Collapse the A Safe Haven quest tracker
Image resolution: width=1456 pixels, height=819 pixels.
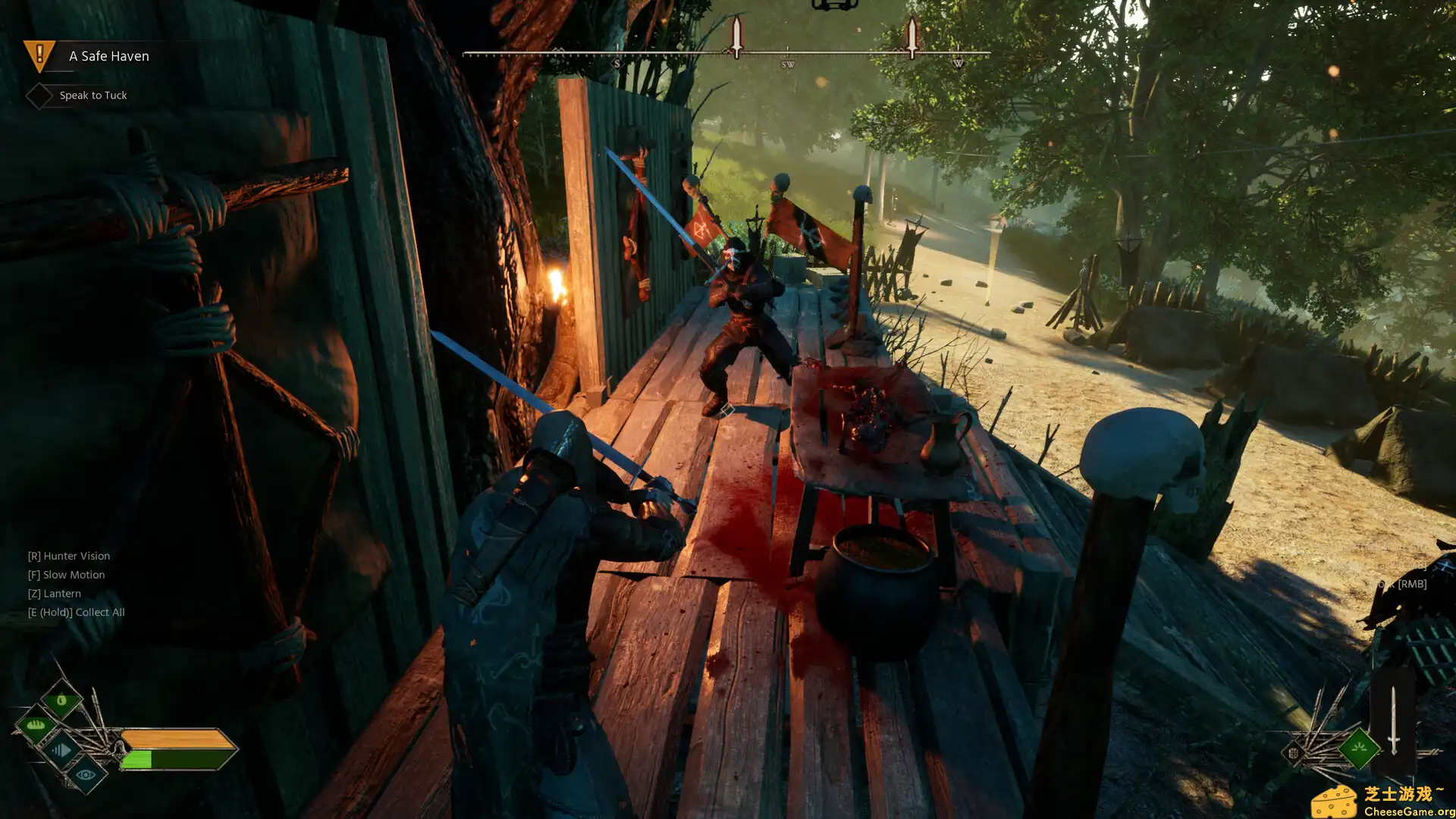pos(108,56)
